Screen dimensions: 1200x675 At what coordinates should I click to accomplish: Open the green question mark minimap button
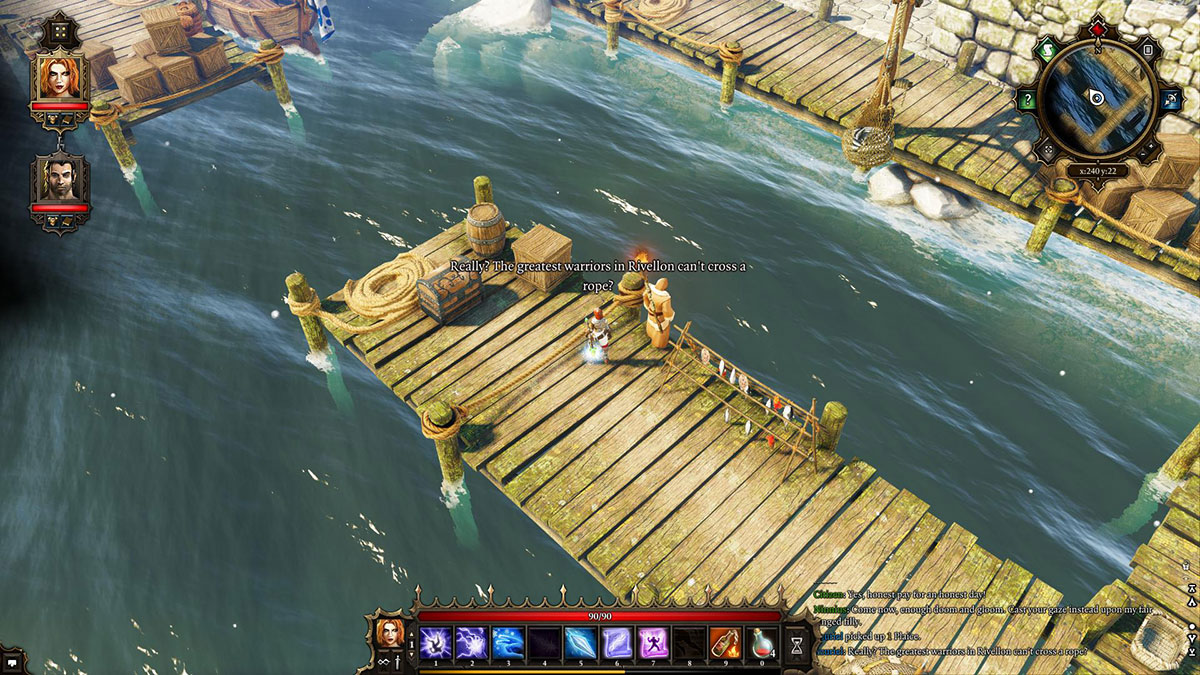[x=1026, y=99]
